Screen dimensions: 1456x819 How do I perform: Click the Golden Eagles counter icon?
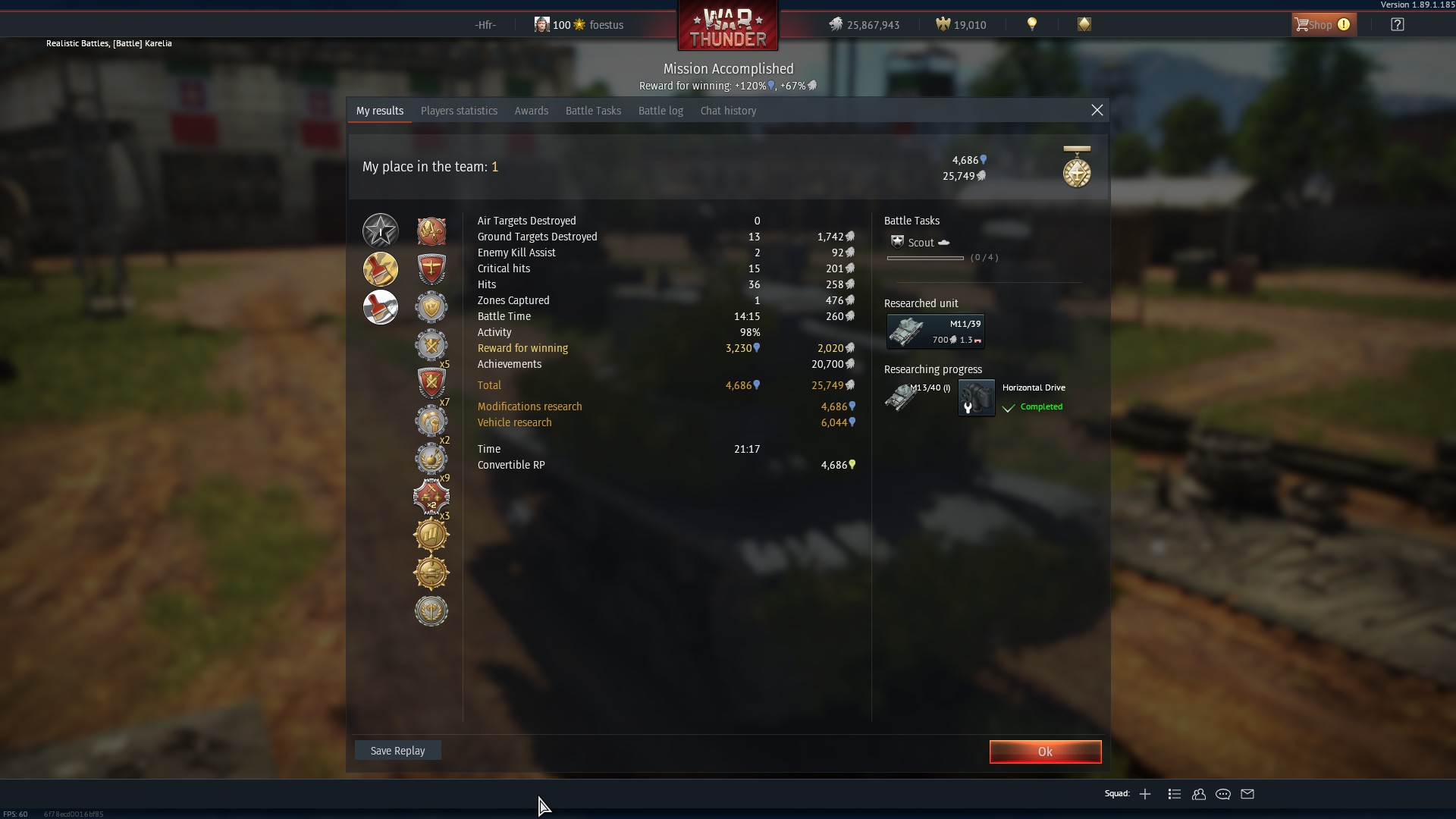click(943, 24)
